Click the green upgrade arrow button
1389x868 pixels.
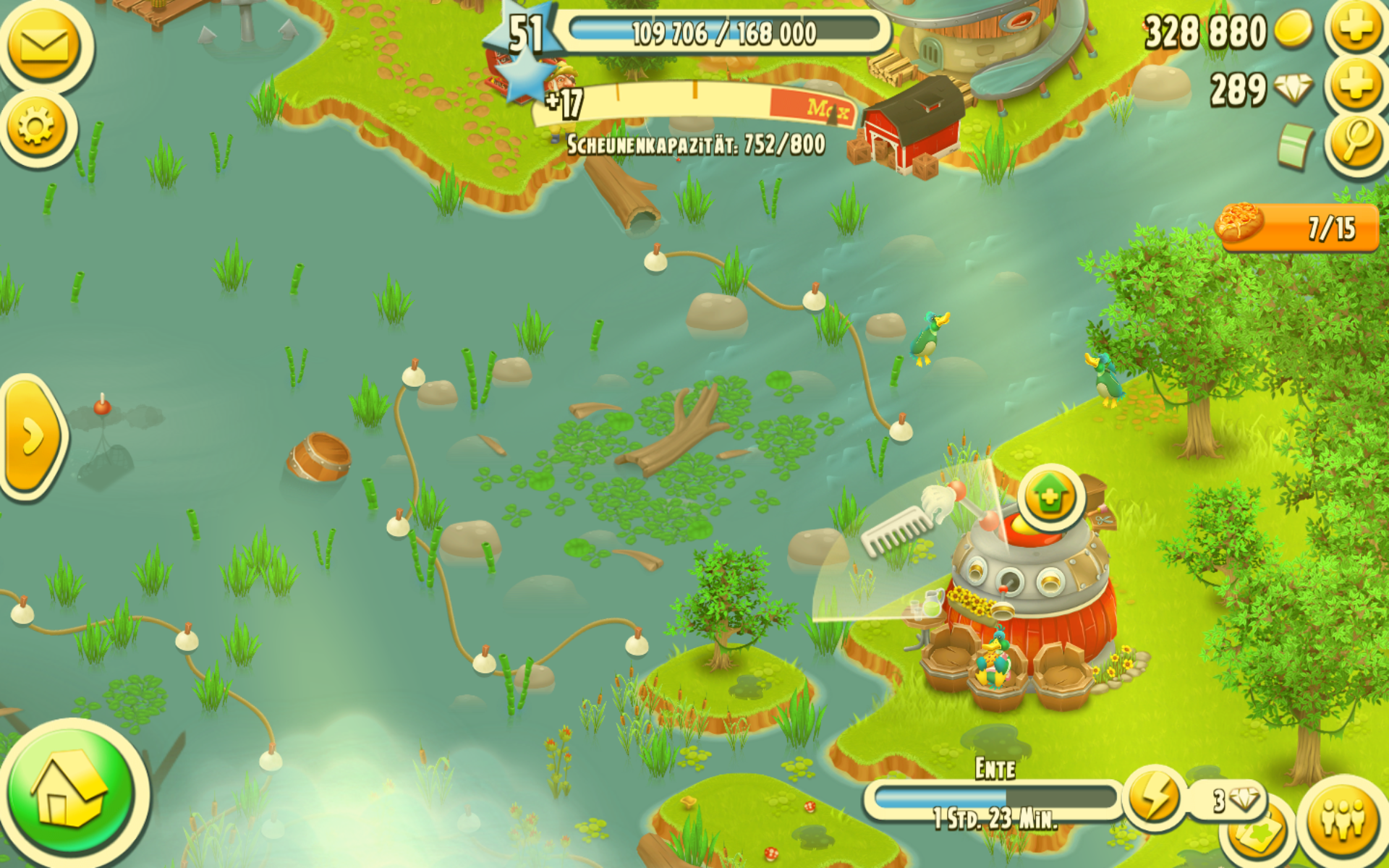(1050, 498)
